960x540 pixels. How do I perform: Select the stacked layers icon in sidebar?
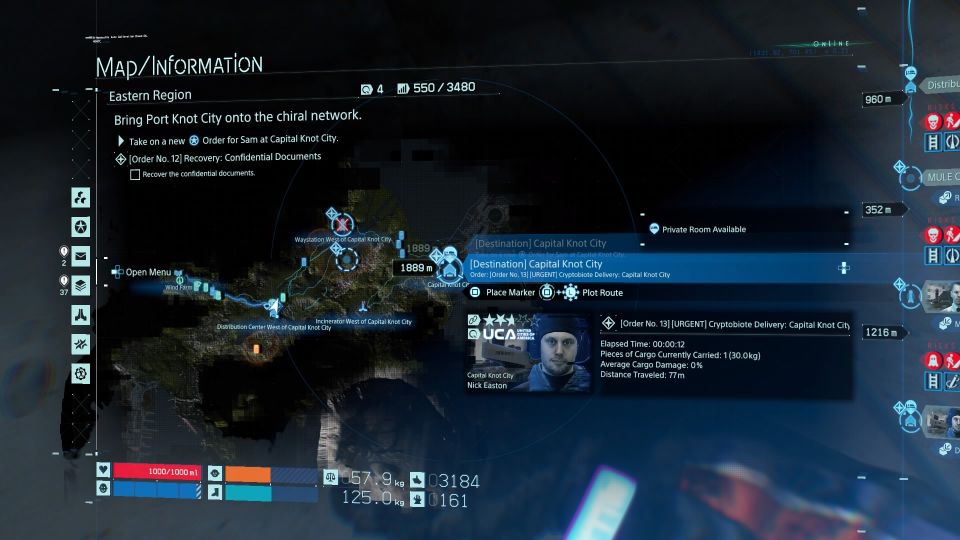point(81,285)
